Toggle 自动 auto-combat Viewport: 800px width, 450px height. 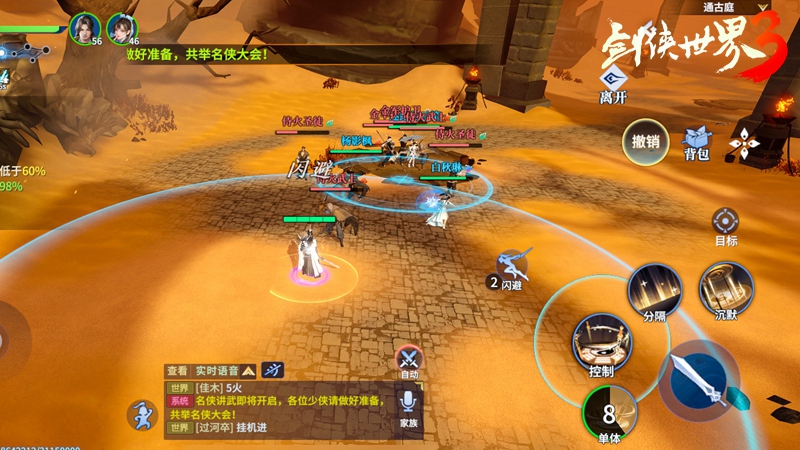(x=408, y=359)
